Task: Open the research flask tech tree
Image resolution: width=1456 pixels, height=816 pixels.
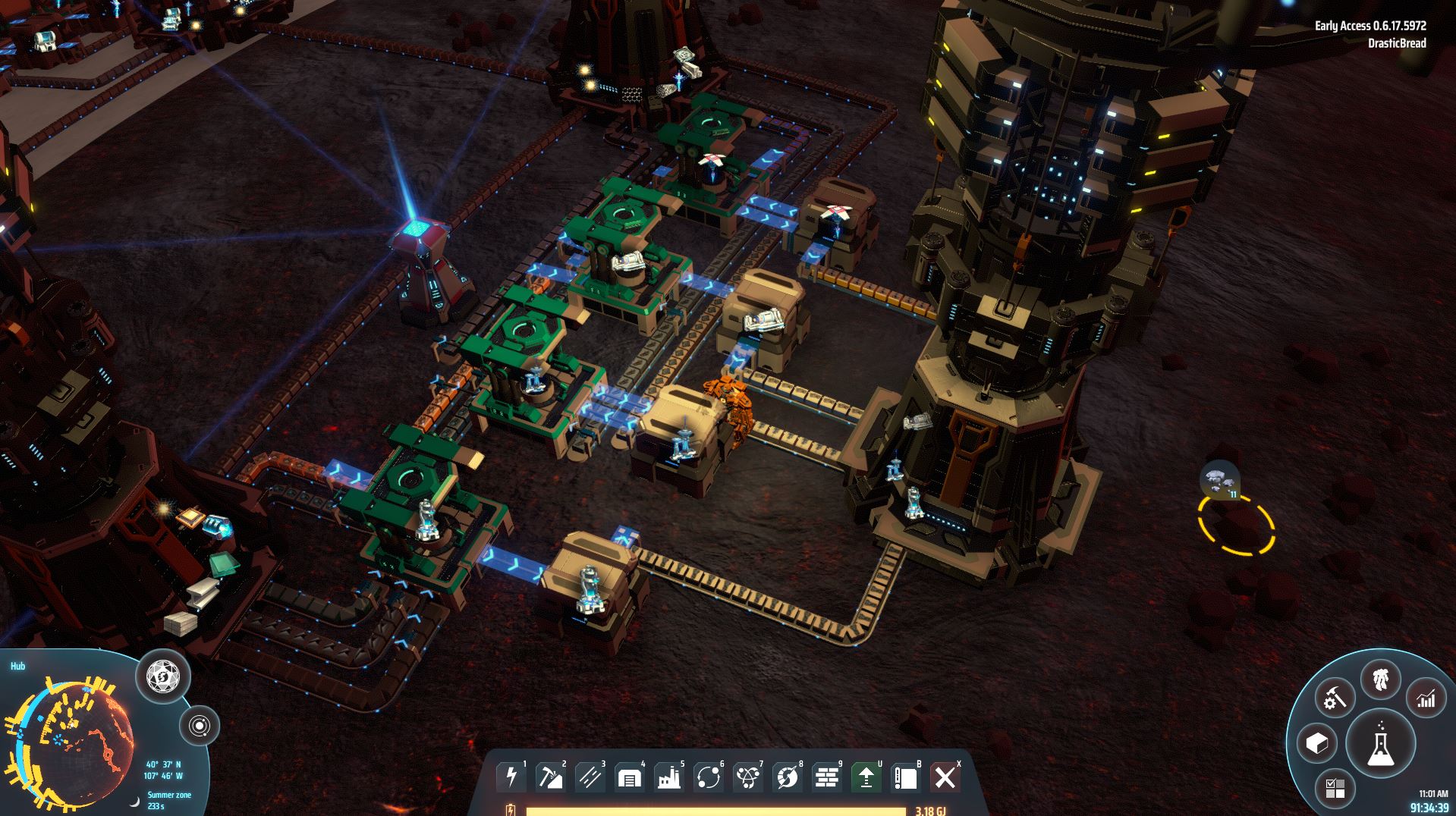Action: point(1380,744)
